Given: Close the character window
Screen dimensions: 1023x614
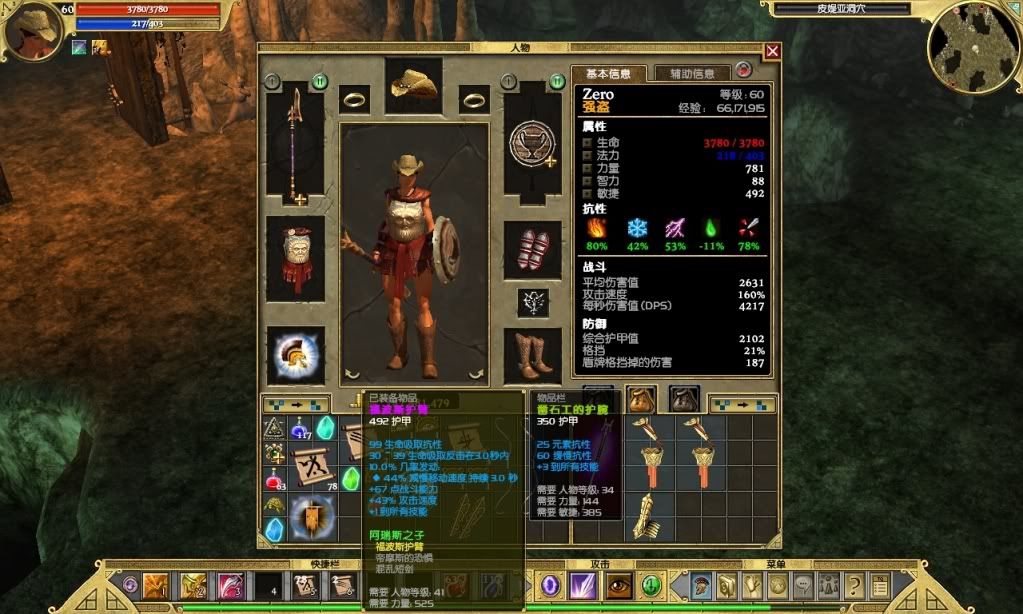Looking at the screenshot, I should click(x=772, y=51).
